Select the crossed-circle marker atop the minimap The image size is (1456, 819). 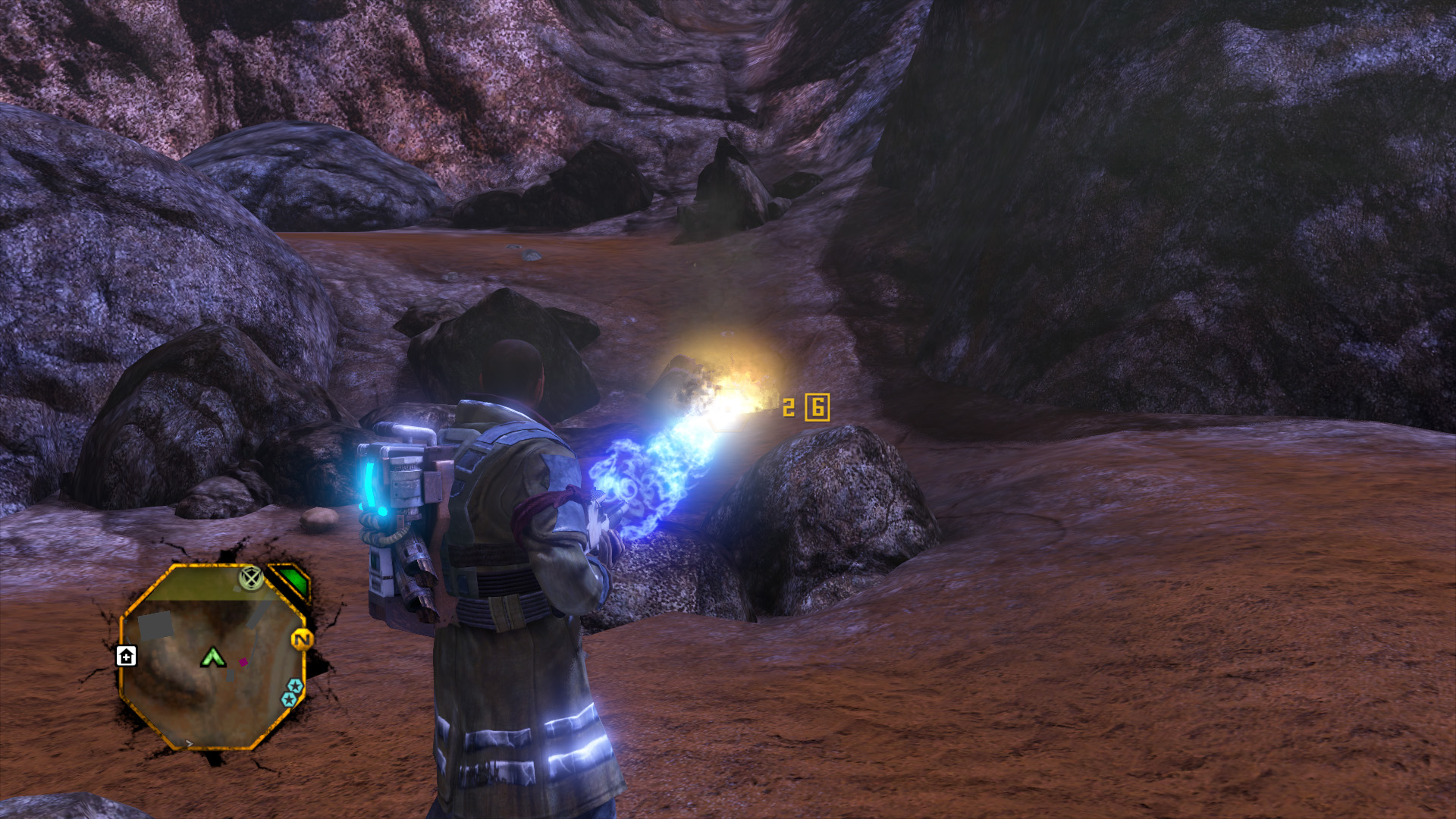click(x=250, y=579)
